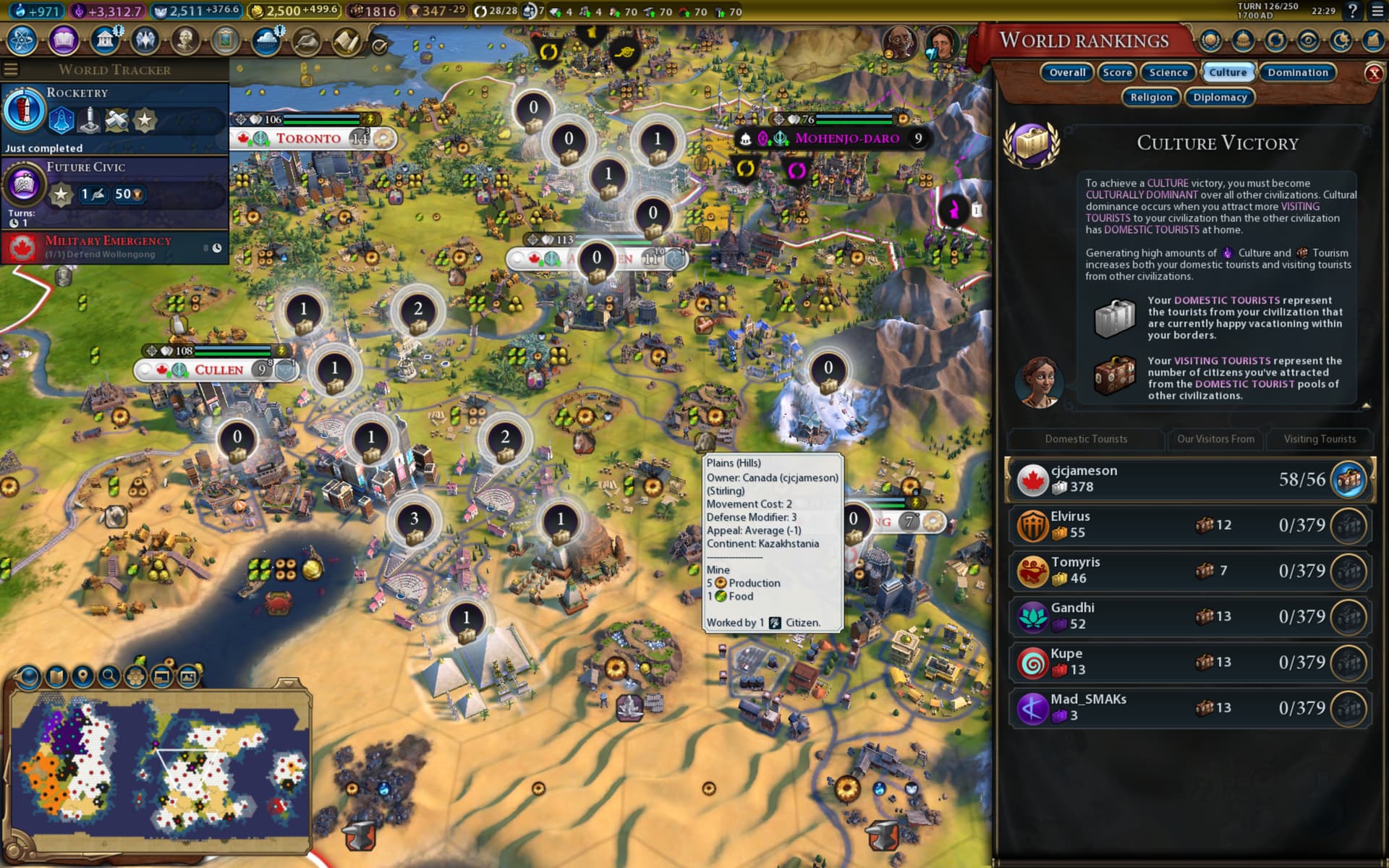
Task: Open the technology tree atom icon
Action: click(22, 41)
